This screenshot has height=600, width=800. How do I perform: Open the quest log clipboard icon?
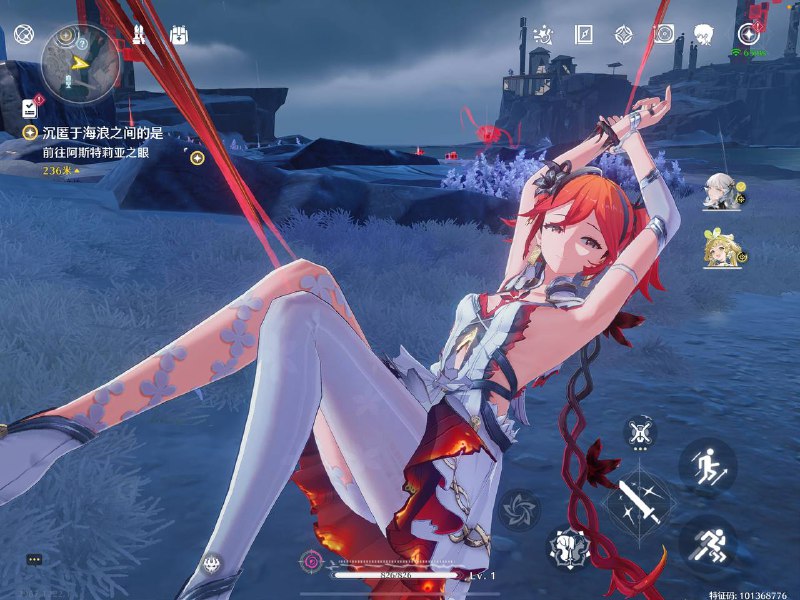point(28,108)
